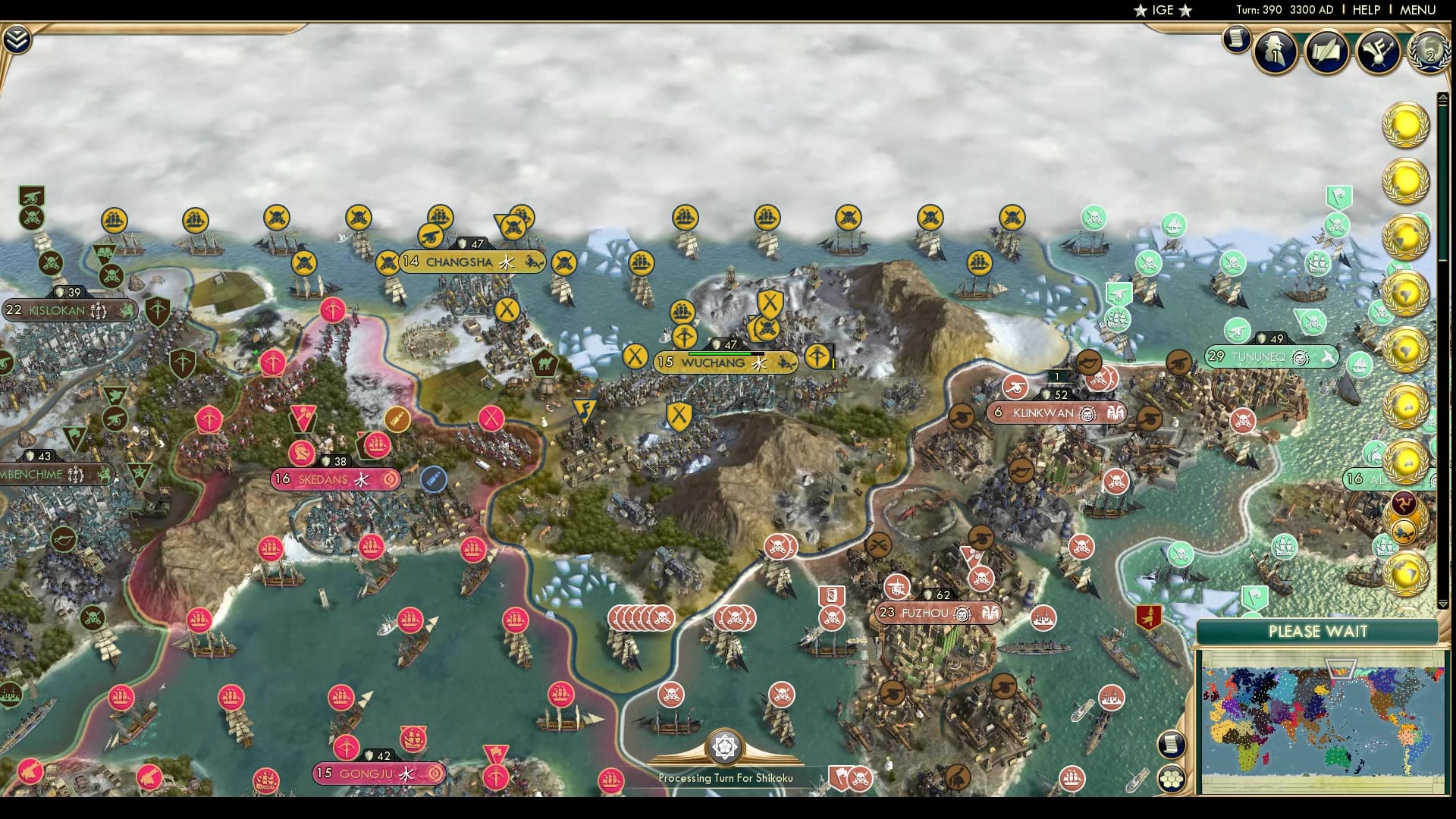This screenshot has height=819, width=1456.
Task: Select the Changsha city banner
Action: [456, 259]
